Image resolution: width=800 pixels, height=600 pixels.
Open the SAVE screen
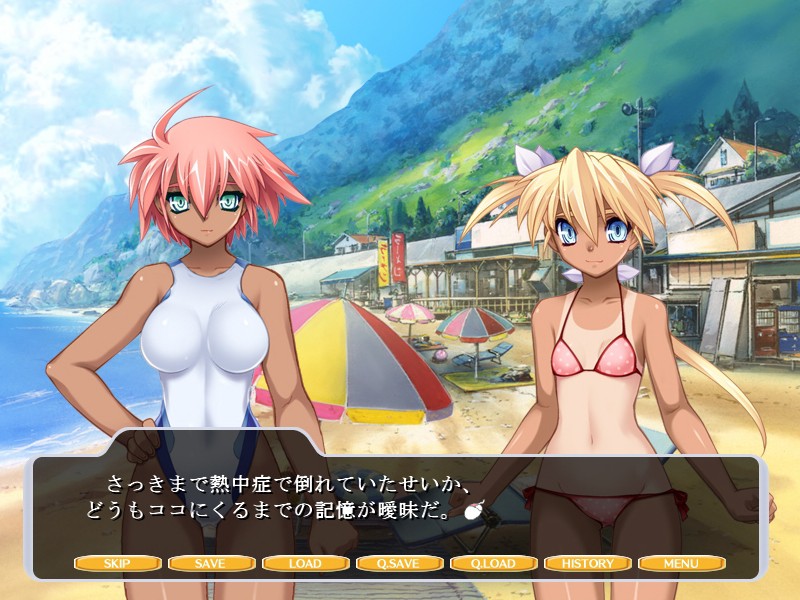point(211,563)
